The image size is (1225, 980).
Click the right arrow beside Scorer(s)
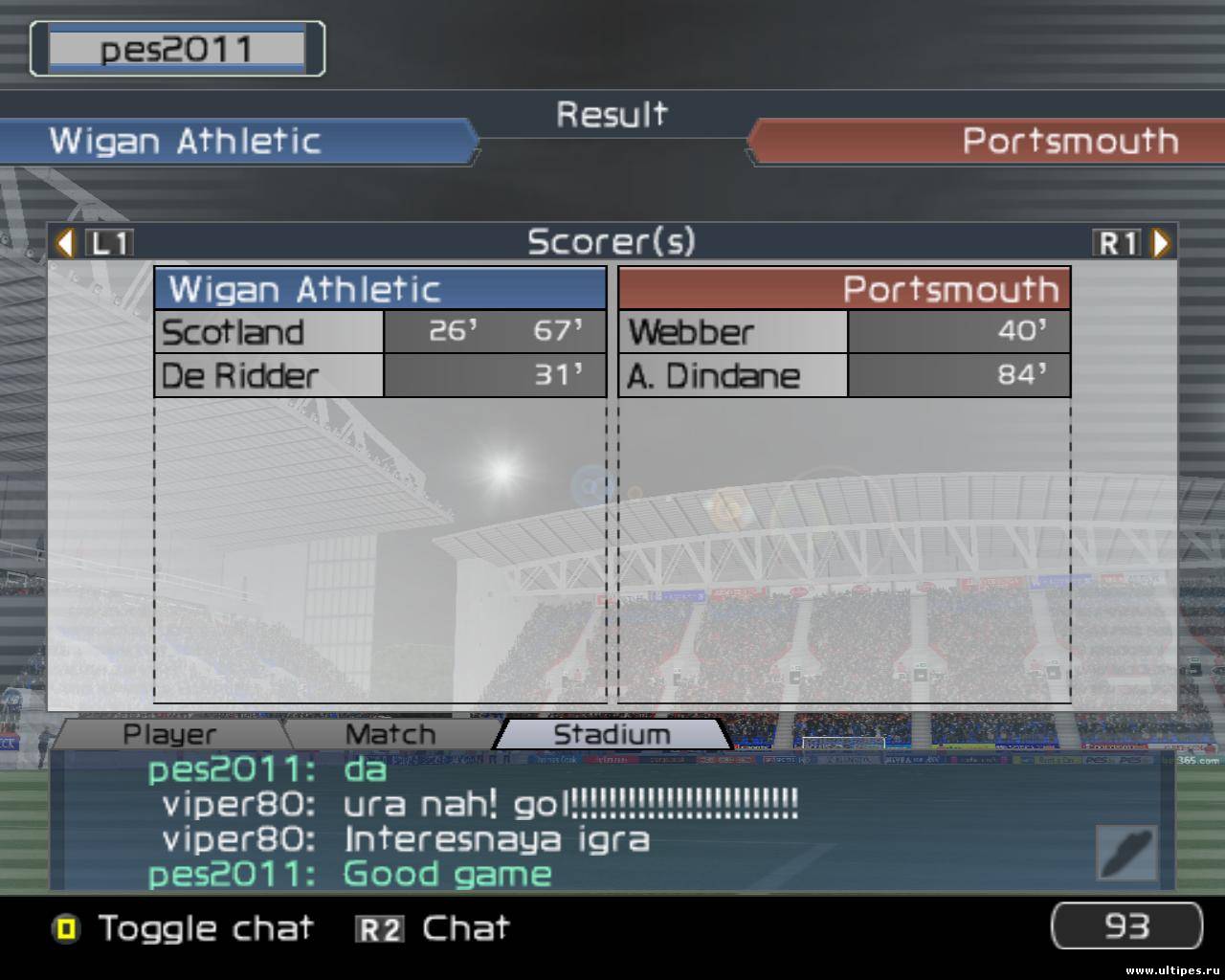(x=1161, y=243)
